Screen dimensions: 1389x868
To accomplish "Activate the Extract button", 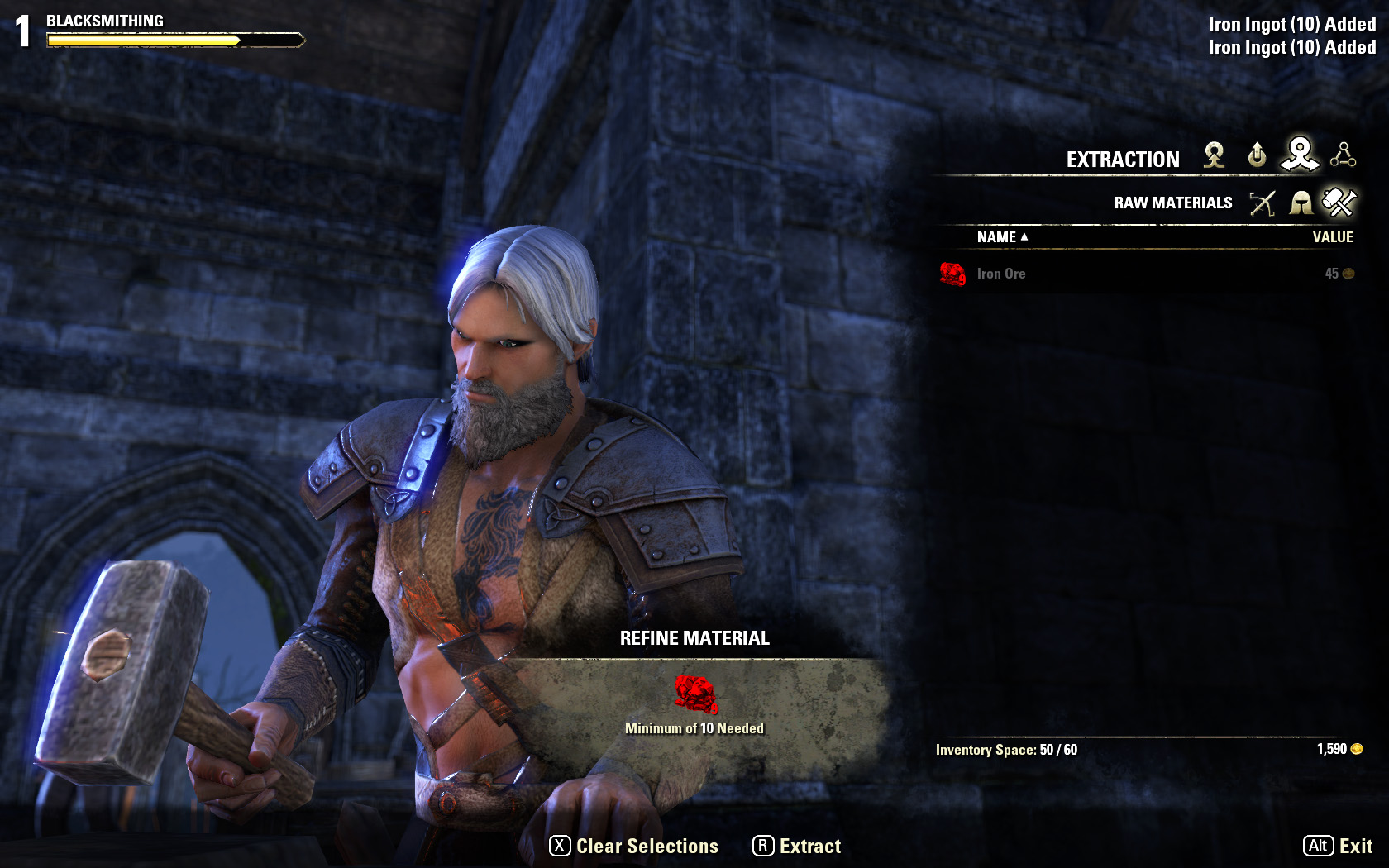I will pos(797,846).
